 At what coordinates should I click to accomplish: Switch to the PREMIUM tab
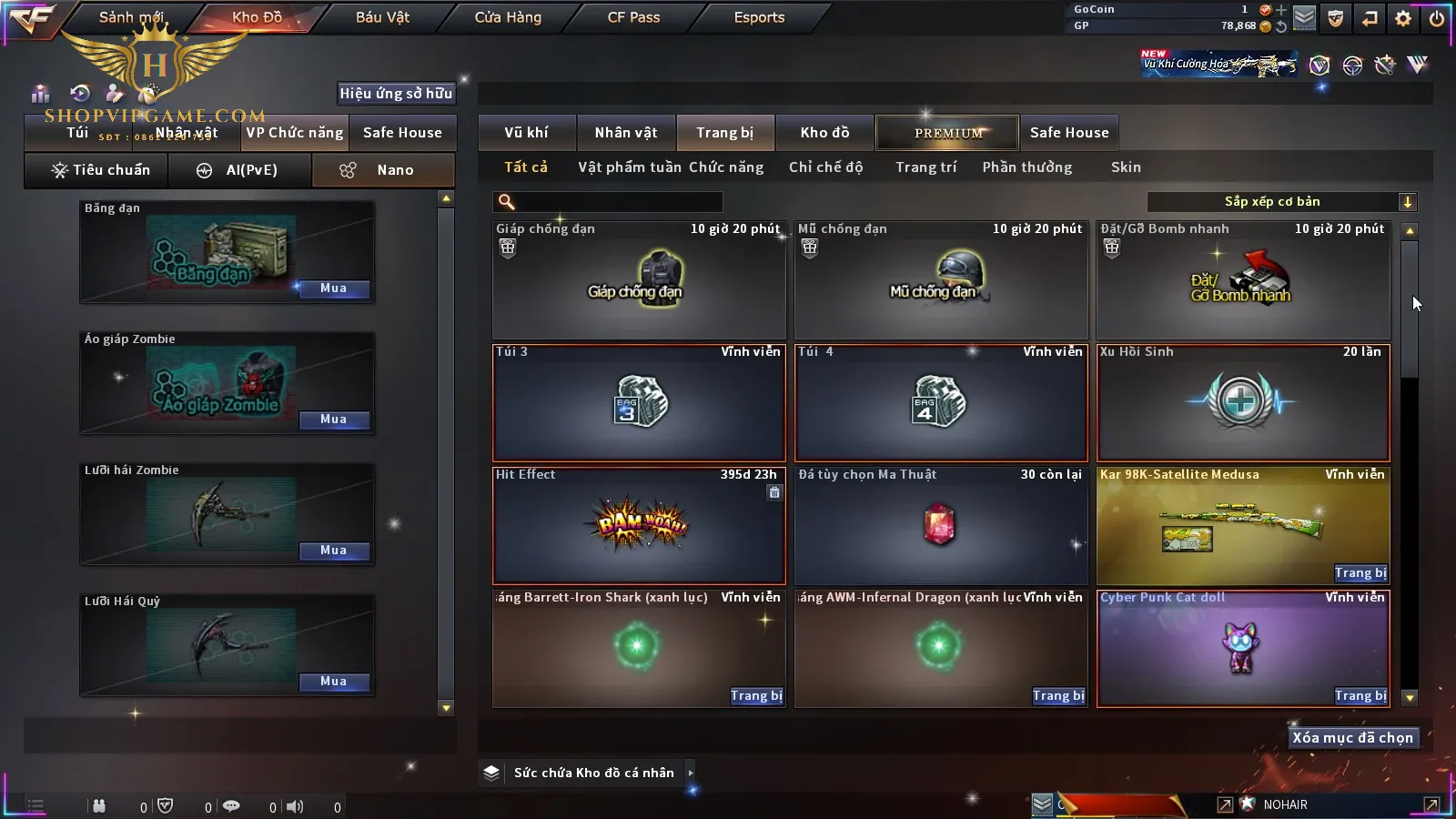(x=948, y=133)
